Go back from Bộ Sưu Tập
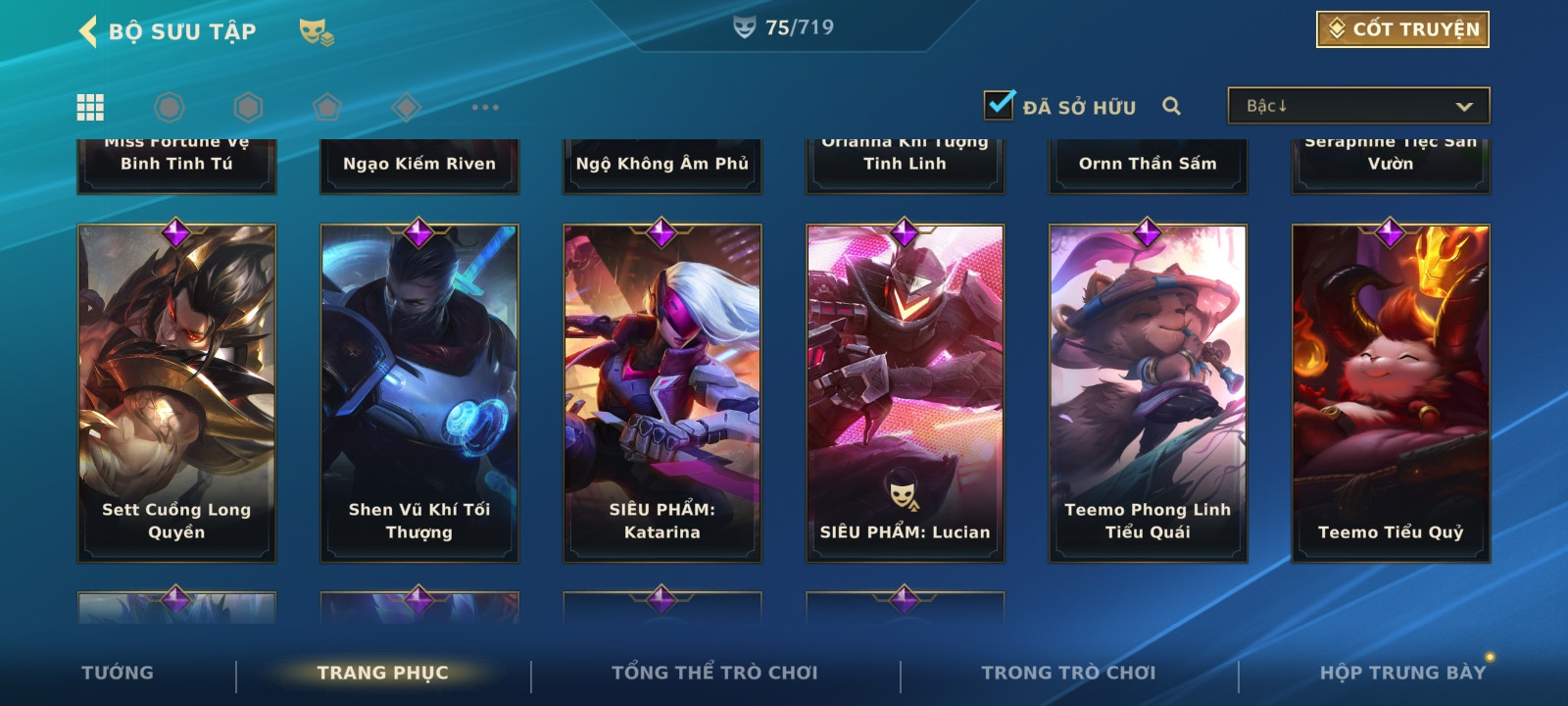This screenshot has width=1568, height=706. tap(88, 31)
